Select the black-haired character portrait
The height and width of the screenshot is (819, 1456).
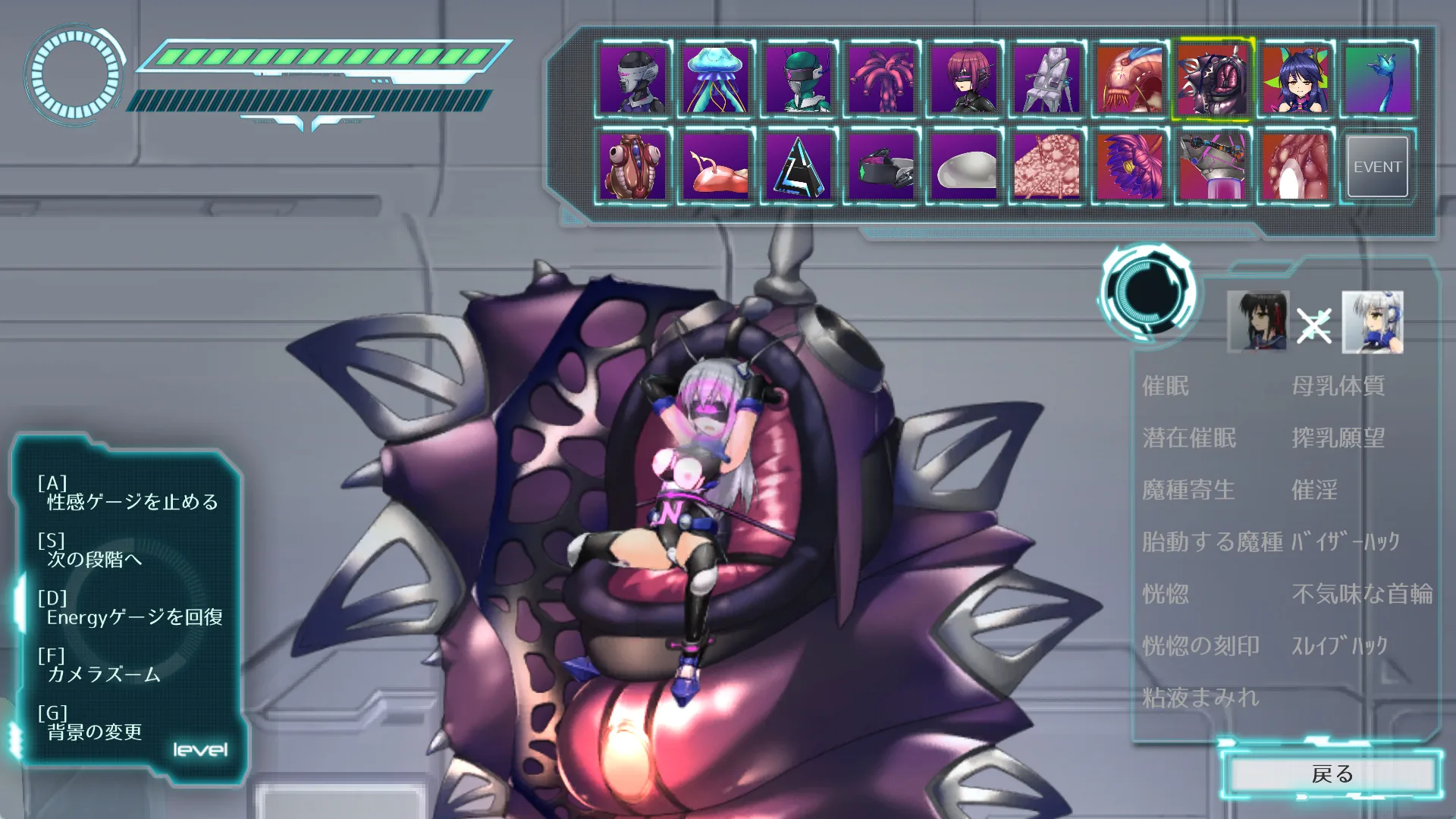(1257, 322)
